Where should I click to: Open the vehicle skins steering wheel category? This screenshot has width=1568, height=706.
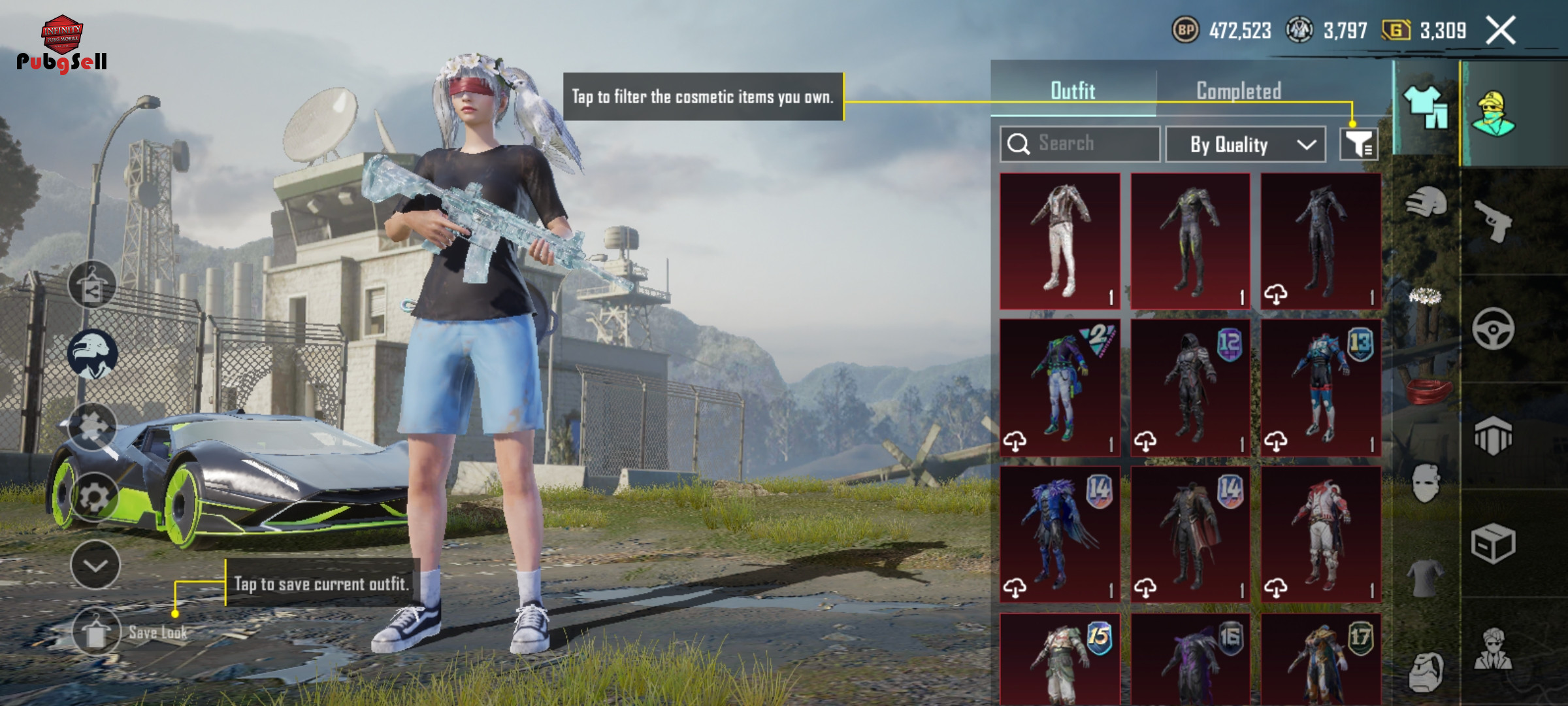point(1494,328)
